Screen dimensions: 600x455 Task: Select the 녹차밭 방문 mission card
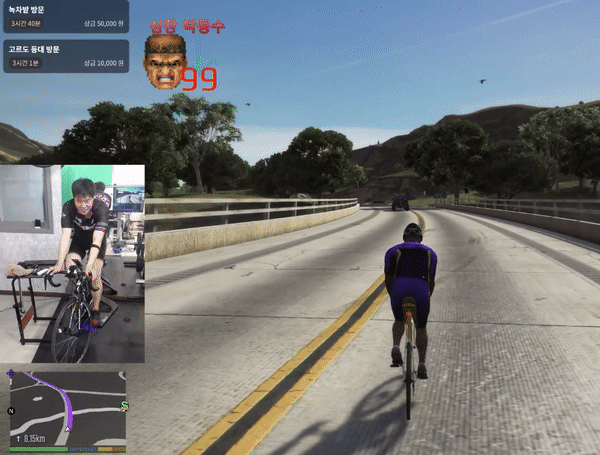[65, 19]
